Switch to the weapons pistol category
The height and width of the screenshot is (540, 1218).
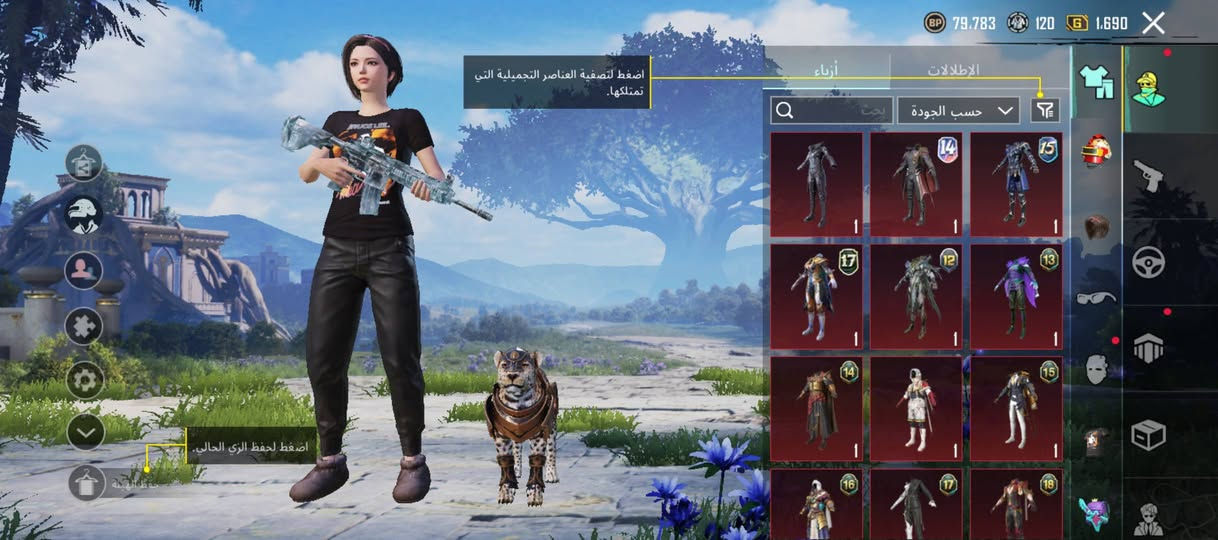pos(1148,176)
